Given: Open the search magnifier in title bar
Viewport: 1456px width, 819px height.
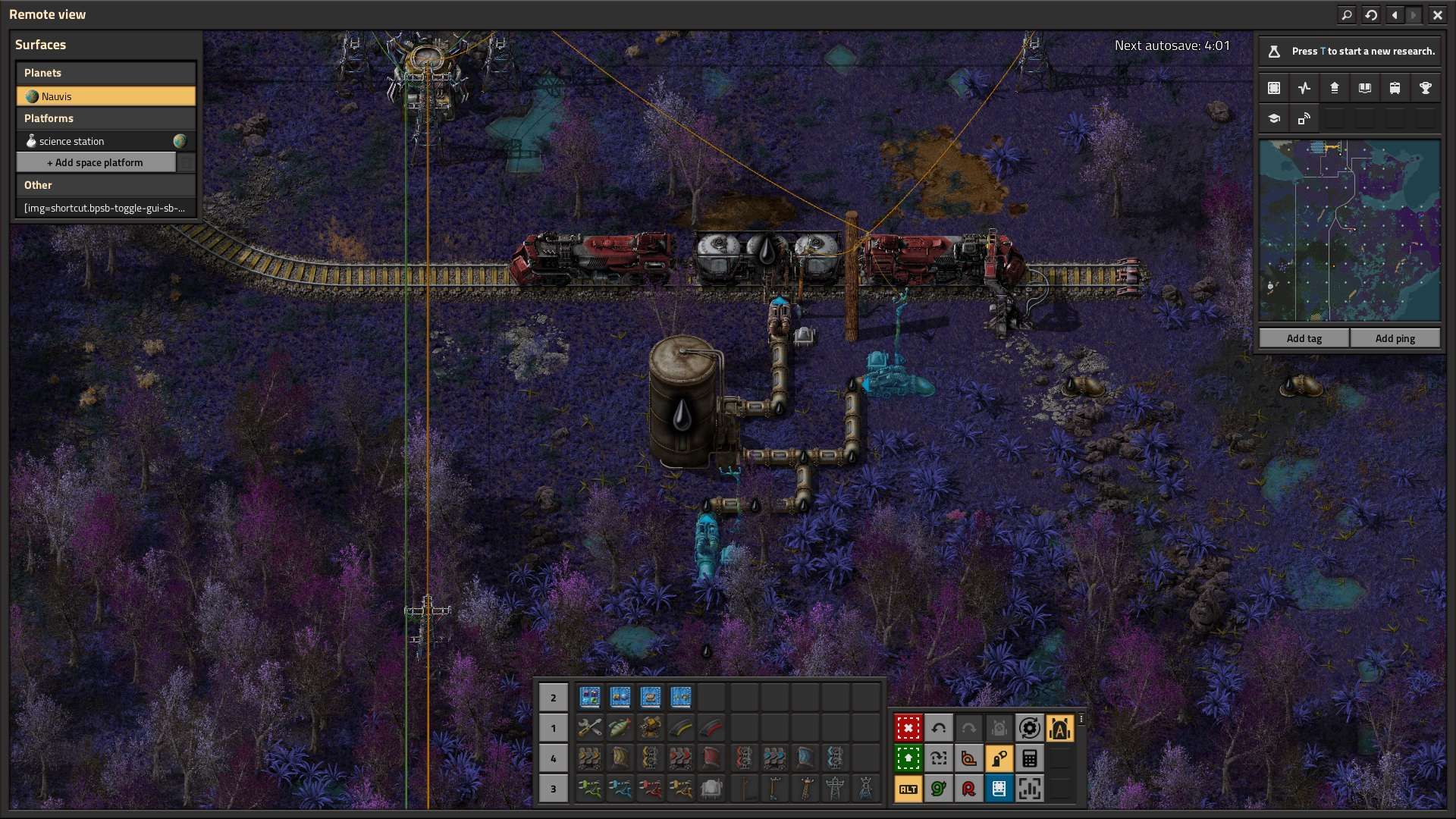Looking at the screenshot, I should point(1347,14).
